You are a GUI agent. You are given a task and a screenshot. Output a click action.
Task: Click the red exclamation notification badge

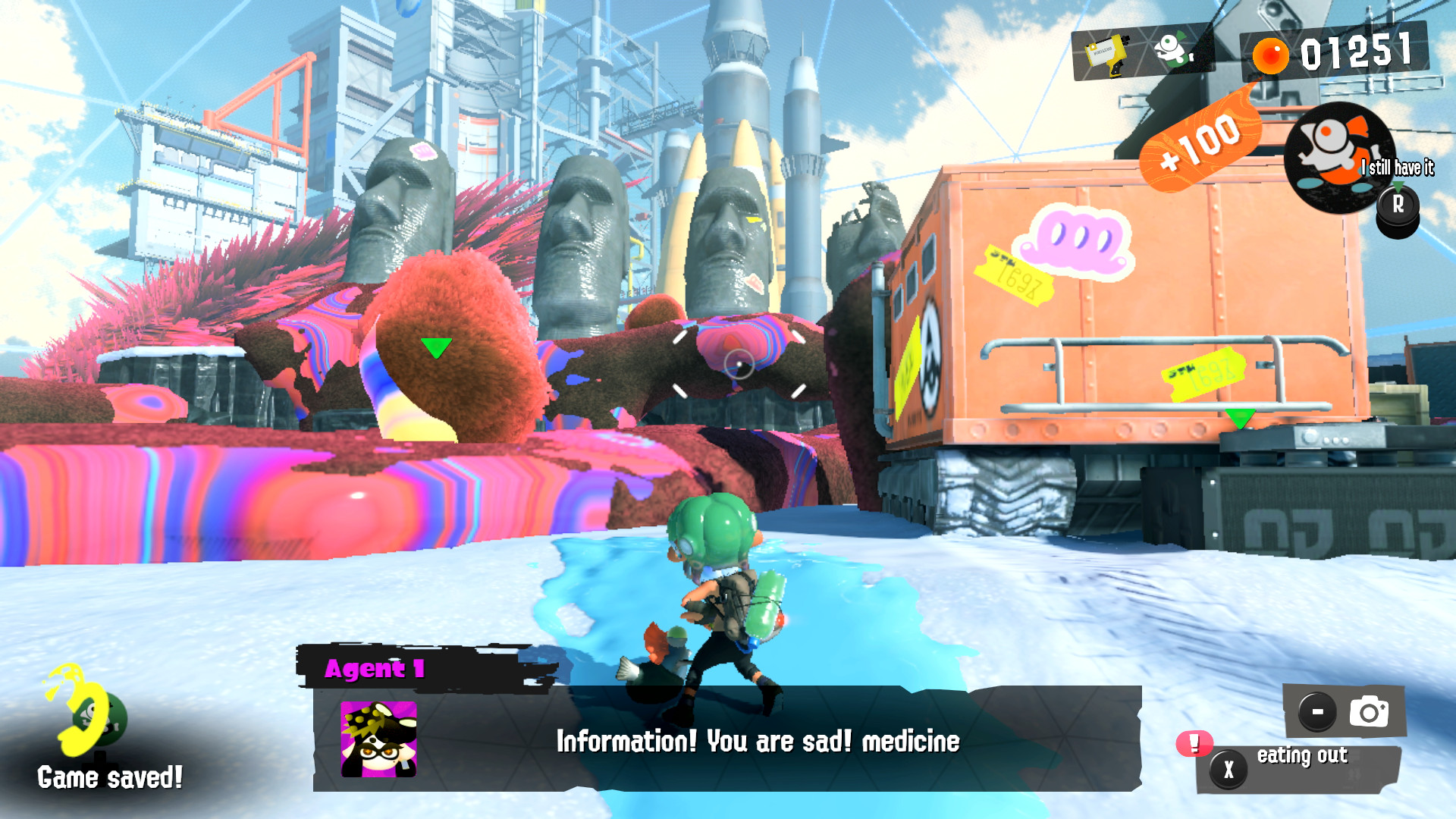point(1193,745)
